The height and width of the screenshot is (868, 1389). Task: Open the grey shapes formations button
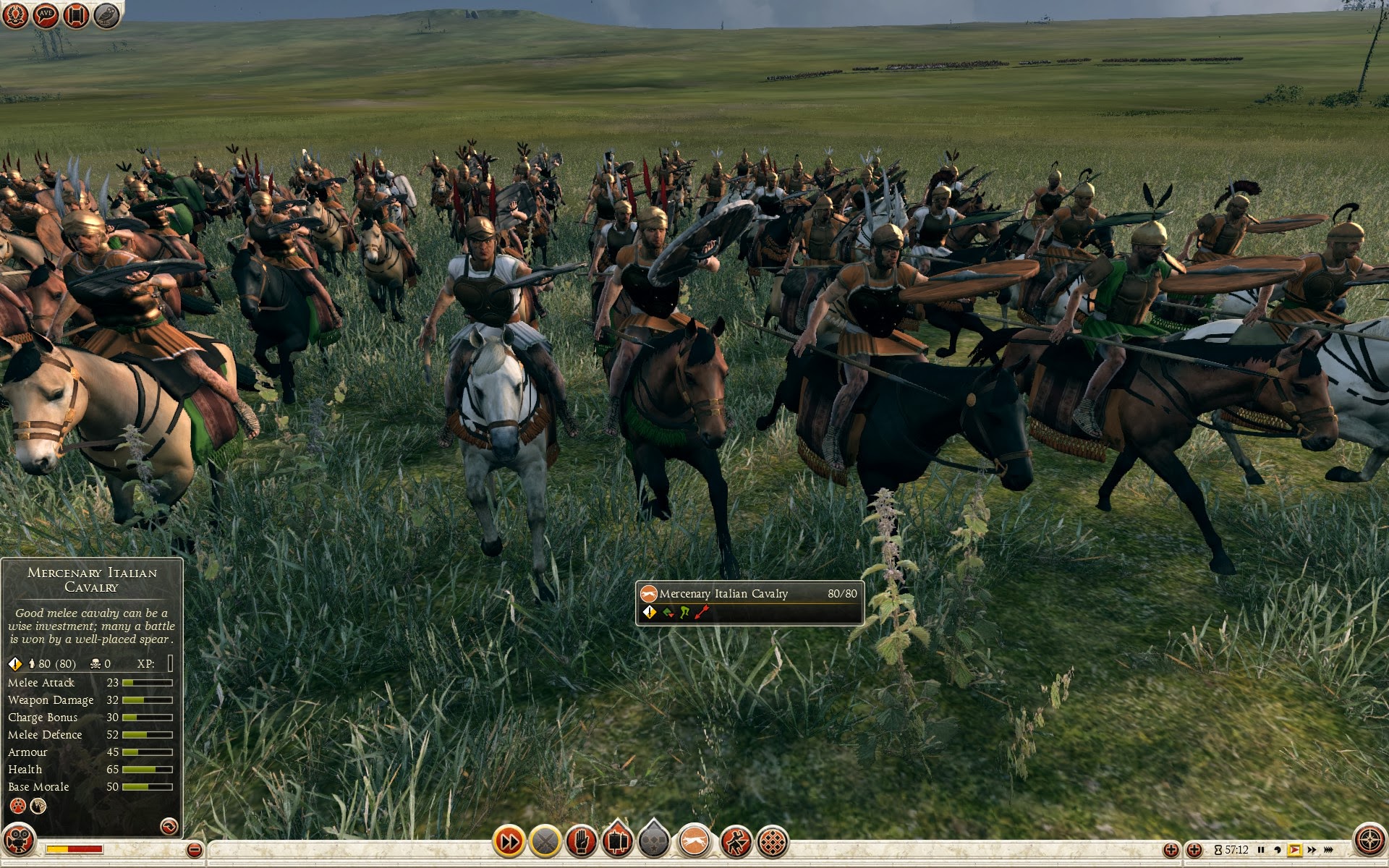click(654, 841)
